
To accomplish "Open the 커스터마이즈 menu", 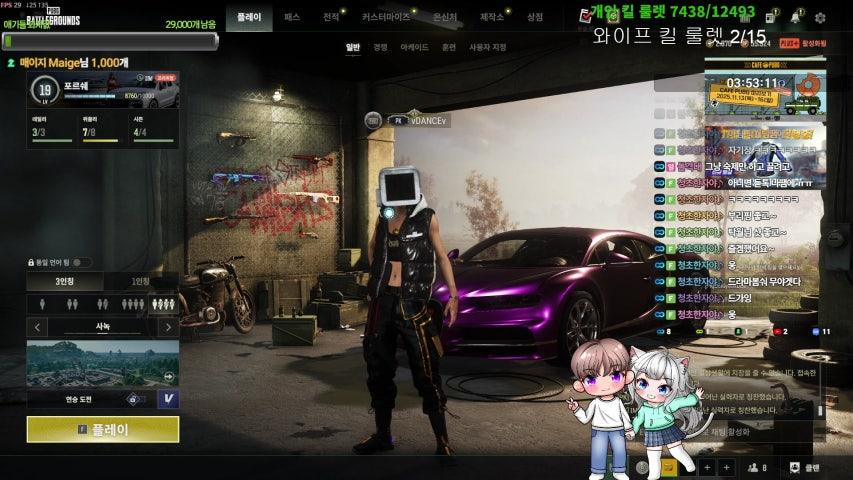I will 386,17.
